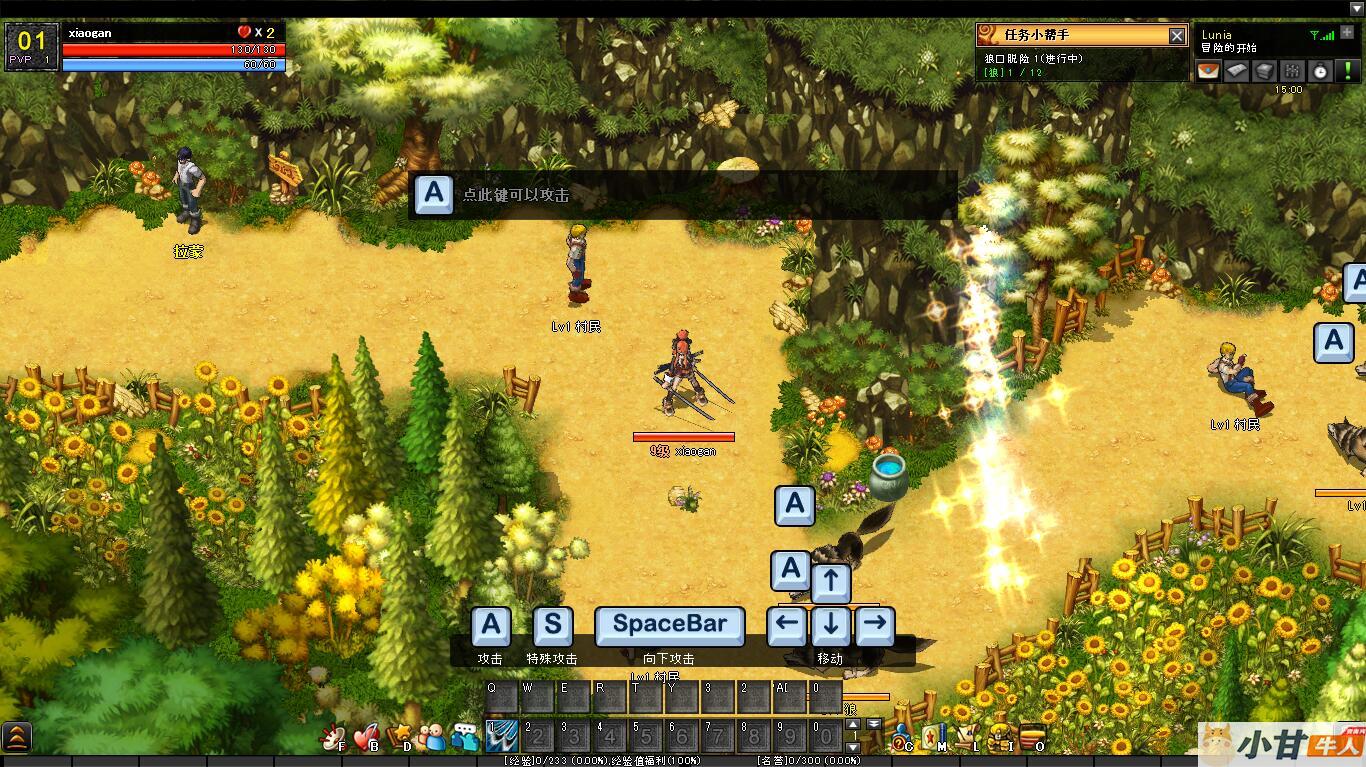This screenshot has height=767, width=1366.
Task: Open the scroll icon labeled L
Action: click(967, 738)
